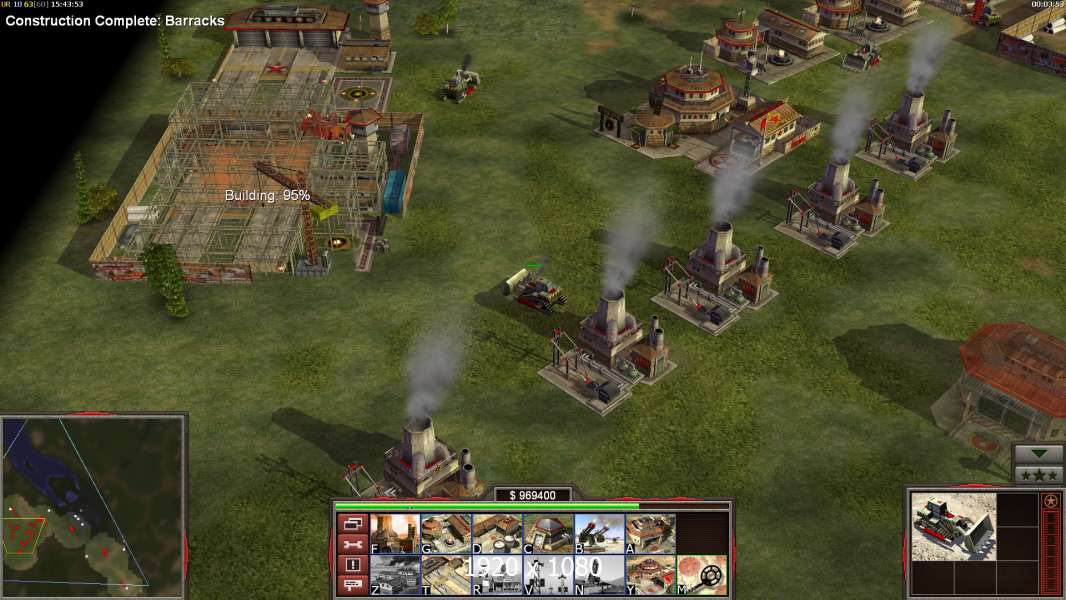Screen dimensions: 1066x600
Task: Click the exclamation mark alert button
Action: click(352, 565)
